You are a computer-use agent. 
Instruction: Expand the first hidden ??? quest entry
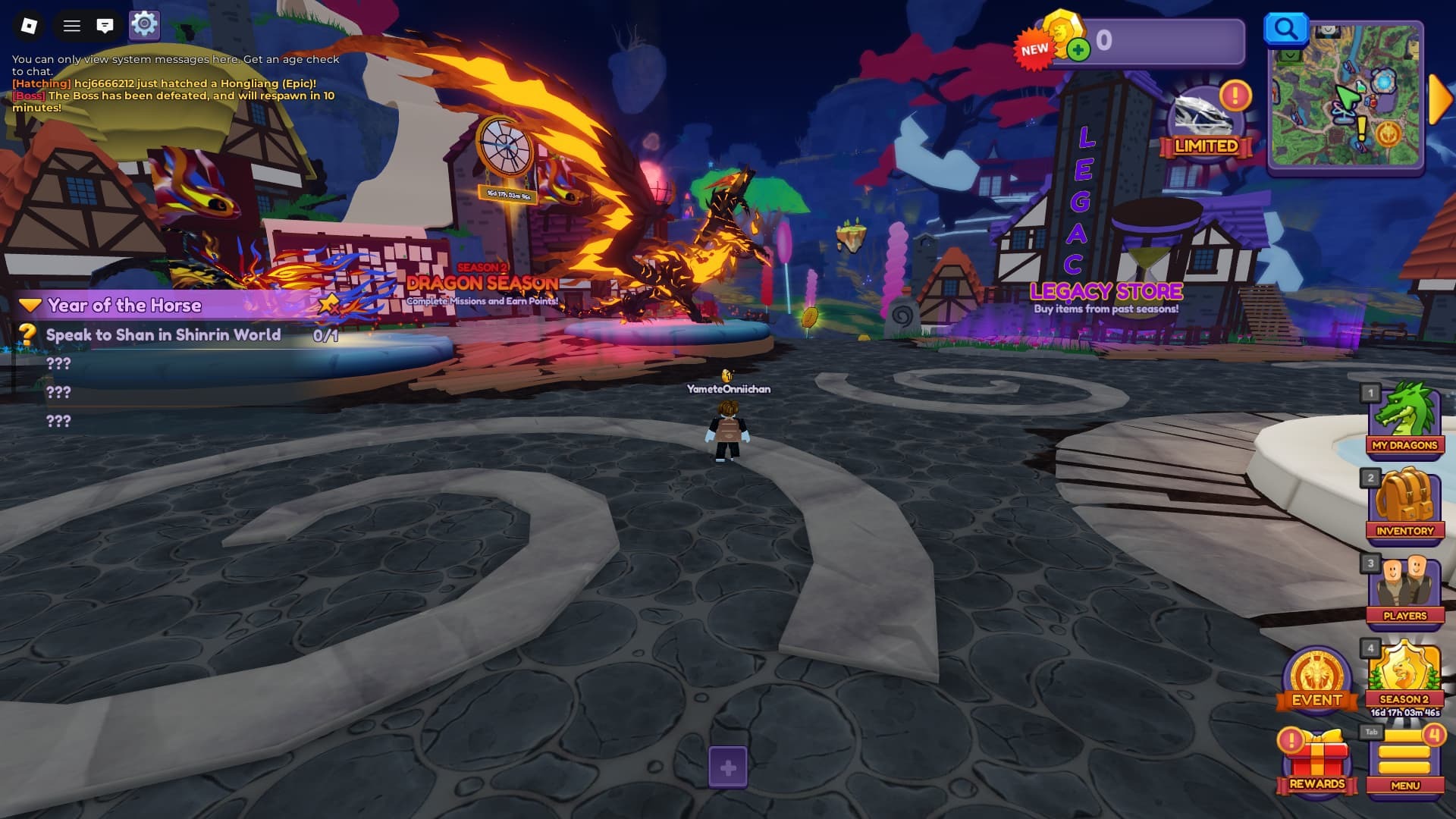point(57,362)
